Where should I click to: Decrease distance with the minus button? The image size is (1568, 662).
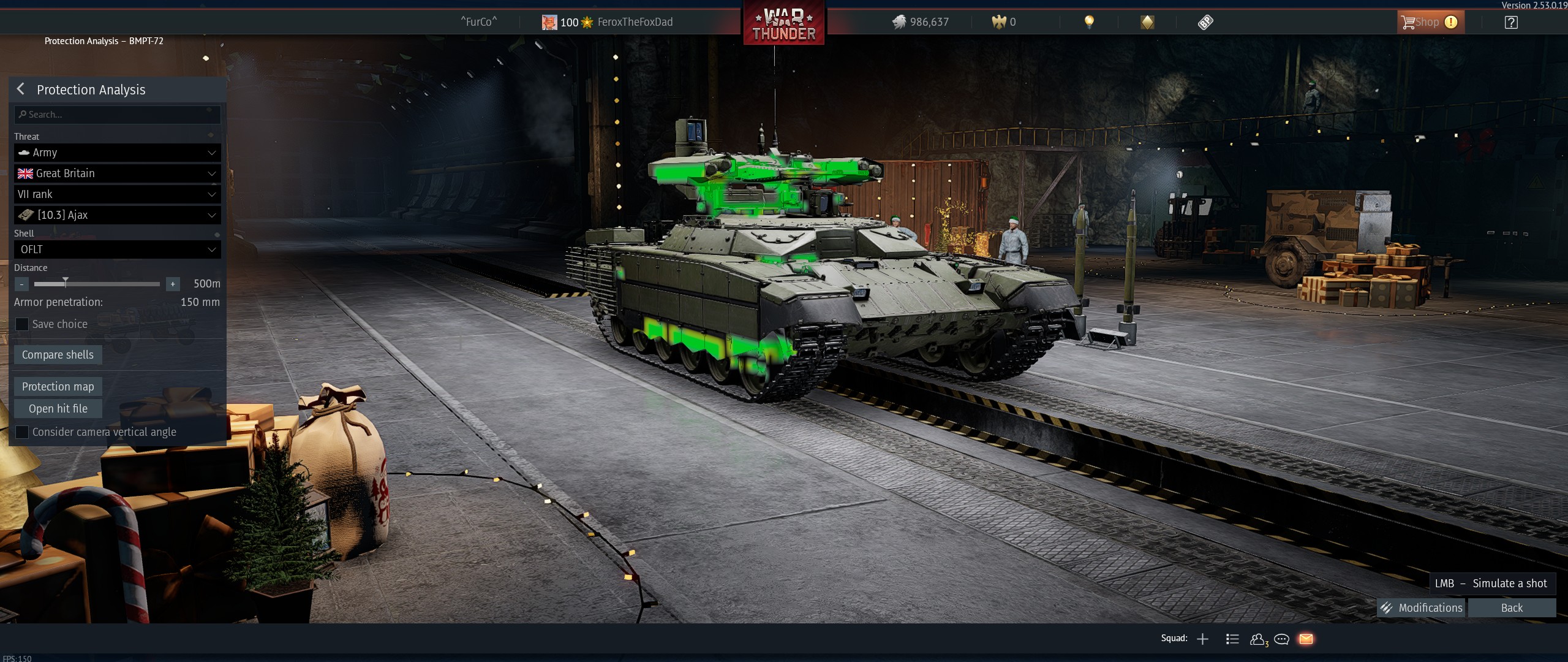[21, 284]
